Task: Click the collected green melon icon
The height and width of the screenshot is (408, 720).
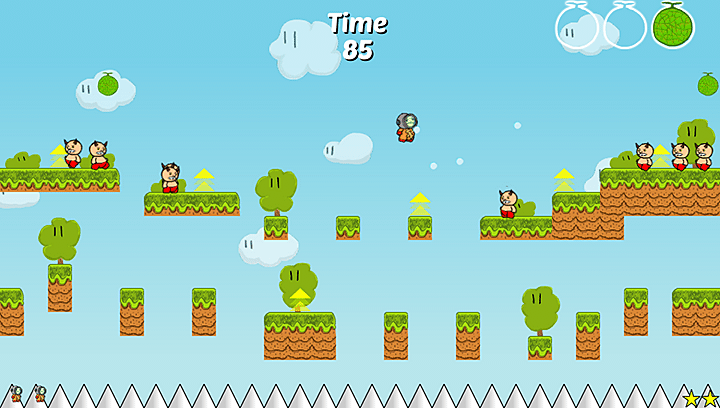Action: (x=673, y=25)
